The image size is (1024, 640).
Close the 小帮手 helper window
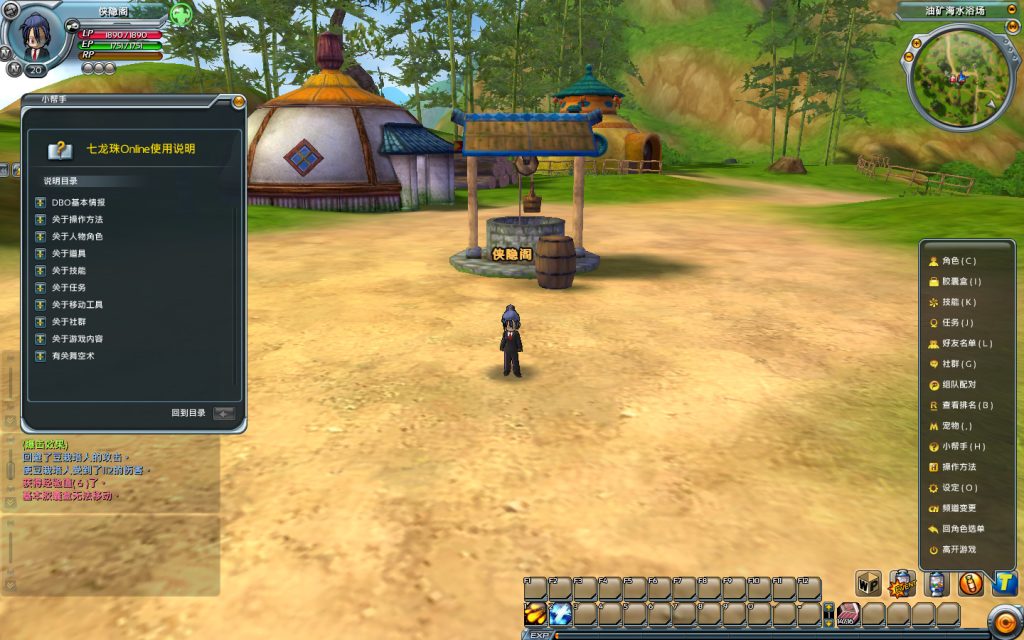(238, 101)
